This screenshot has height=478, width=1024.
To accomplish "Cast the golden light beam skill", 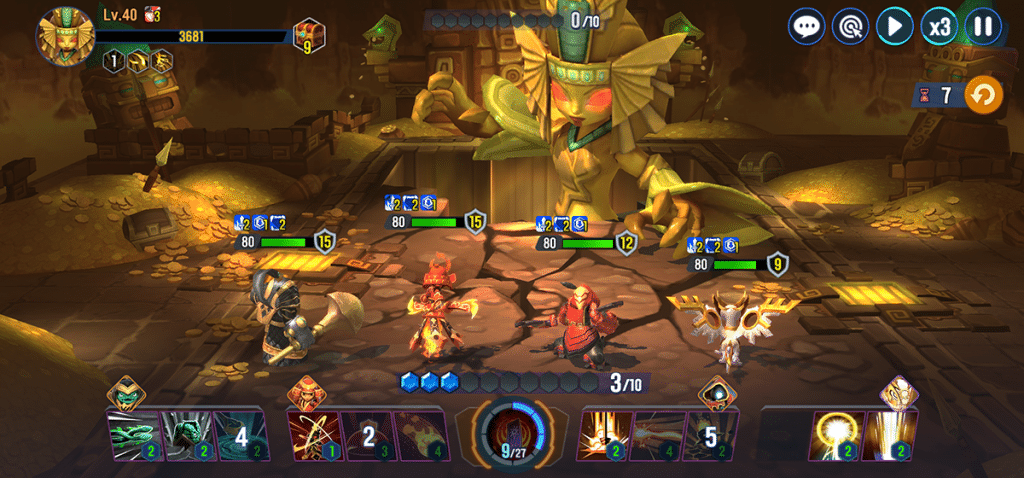I will (890, 435).
